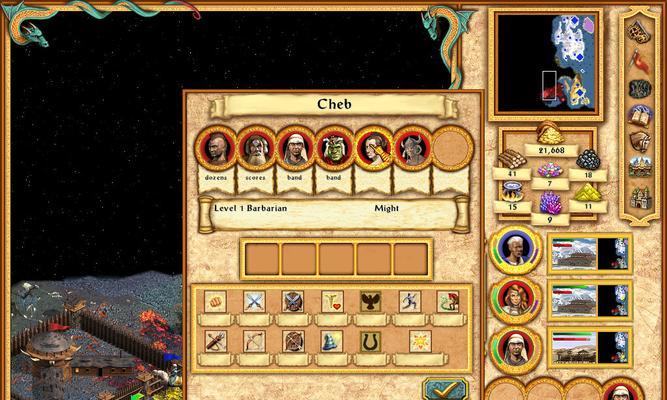Image resolution: width=667 pixels, height=400 pixels.
Task: Select the red-haired hero in the side list
Action: pyautogui.click(x=516, y=299)
